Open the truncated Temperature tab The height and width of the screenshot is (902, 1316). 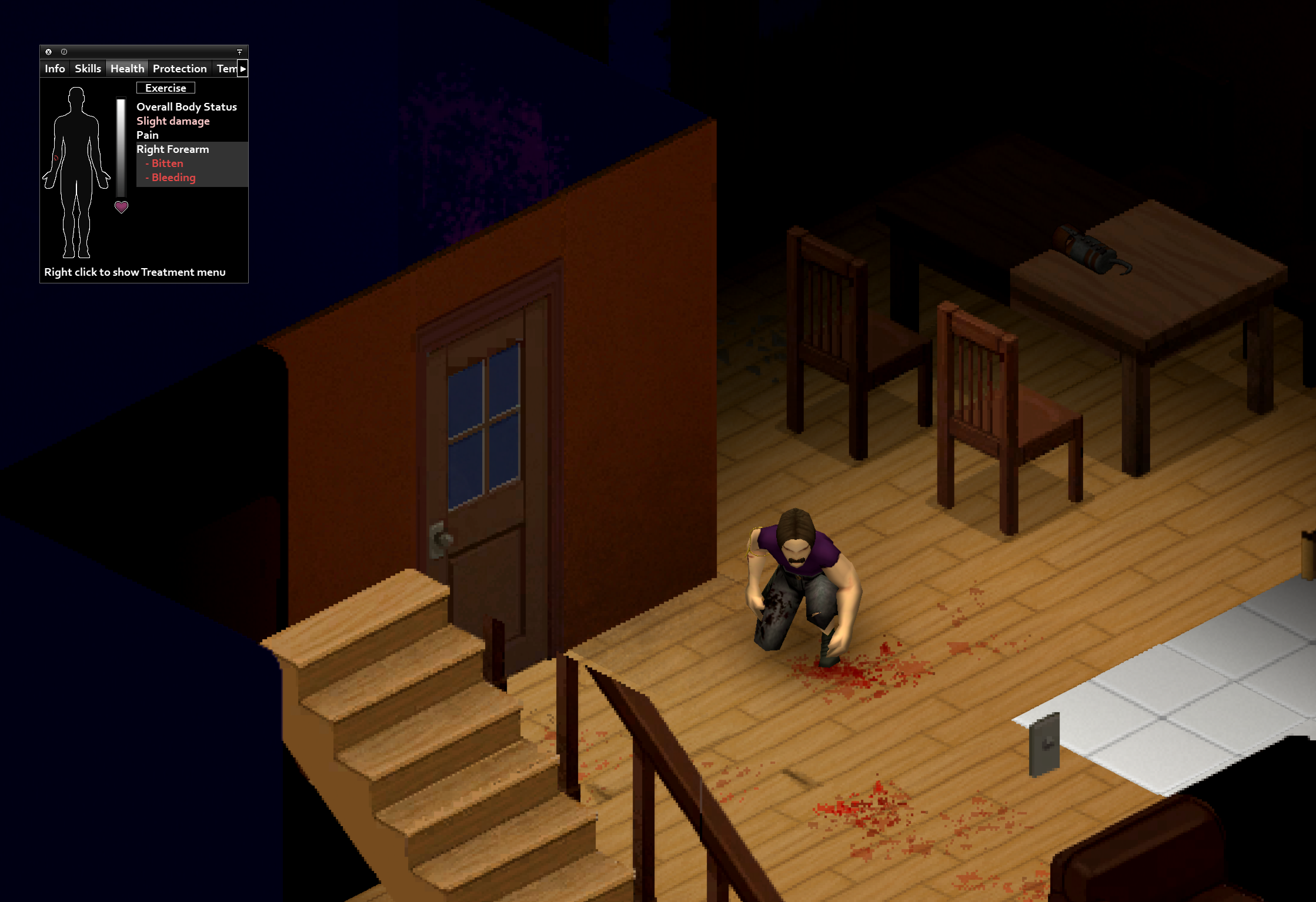pyautogui.click(x=226, y=69)
